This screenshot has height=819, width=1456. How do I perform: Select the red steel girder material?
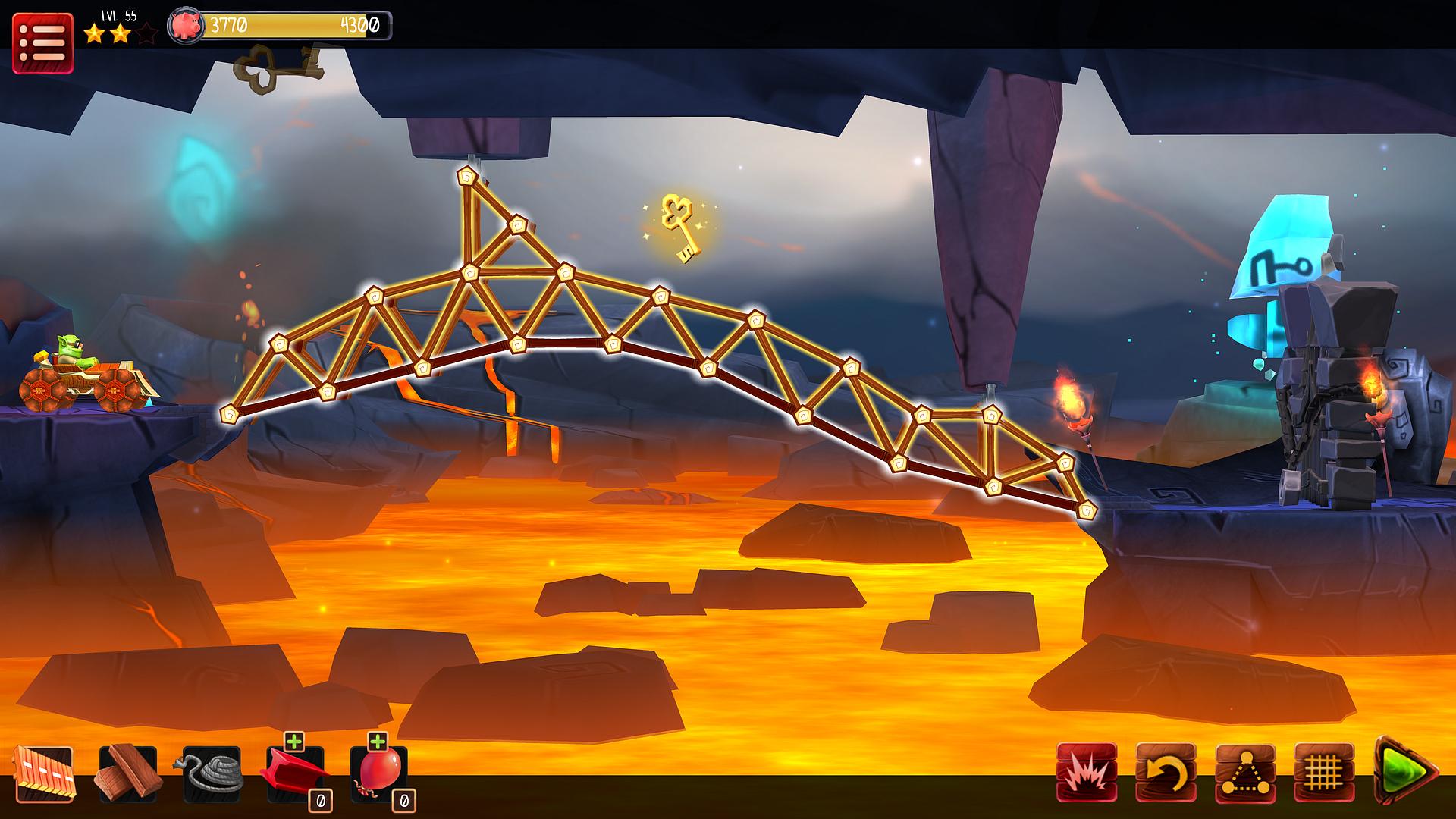coord(294,775)
